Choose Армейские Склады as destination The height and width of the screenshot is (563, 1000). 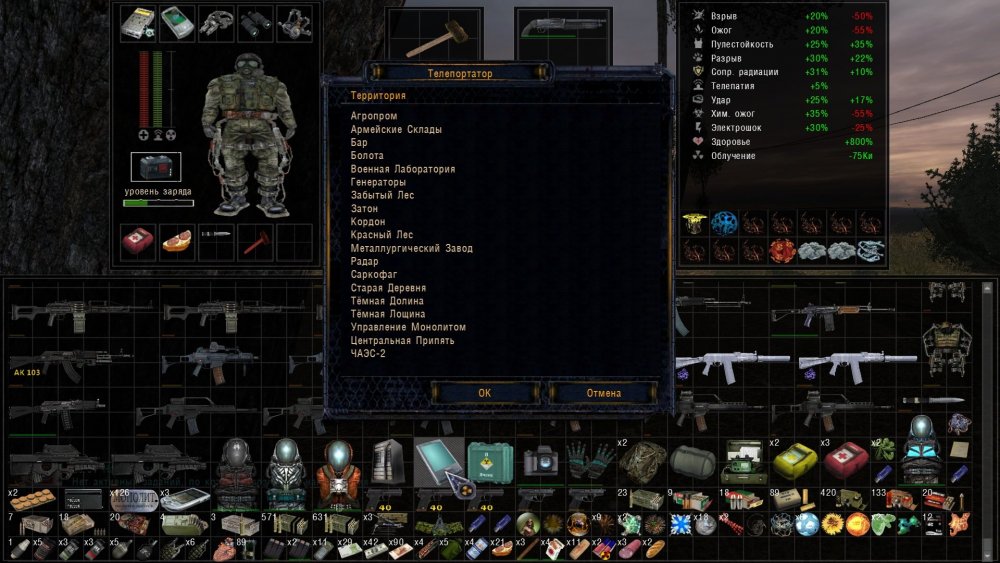[x=396, y=129]
